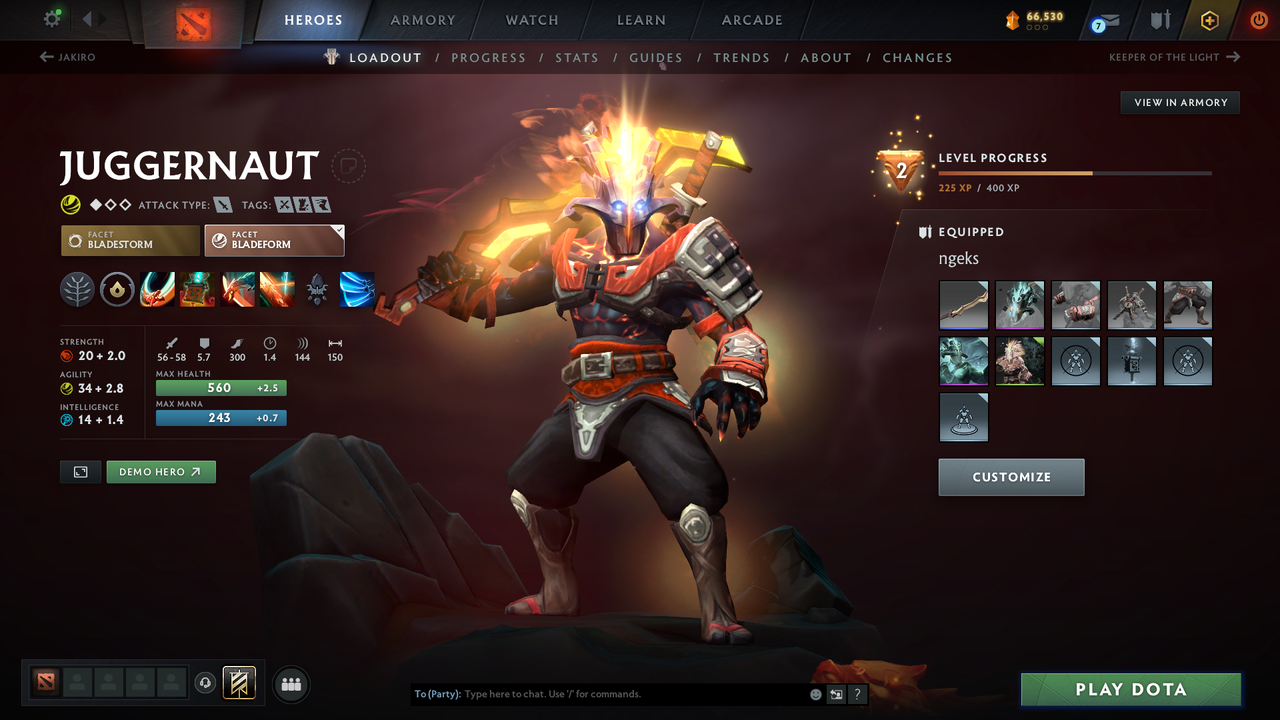Image resolution: width=1280 pixels, height=720 pixels.
Task: Click the orange power button icon
Action: coord(1258,20)
